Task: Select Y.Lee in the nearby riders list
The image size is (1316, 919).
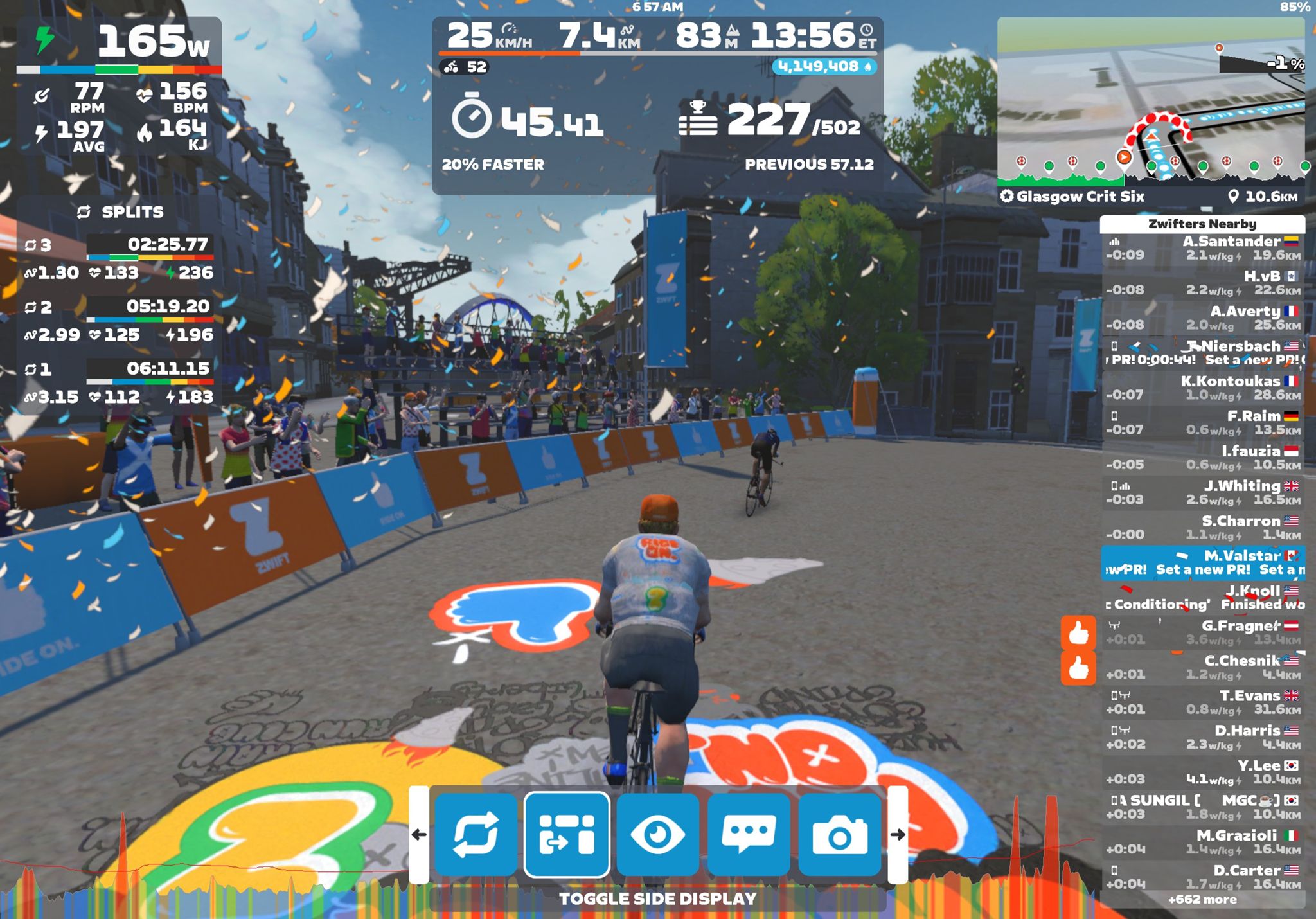Action: (1202, 772)
